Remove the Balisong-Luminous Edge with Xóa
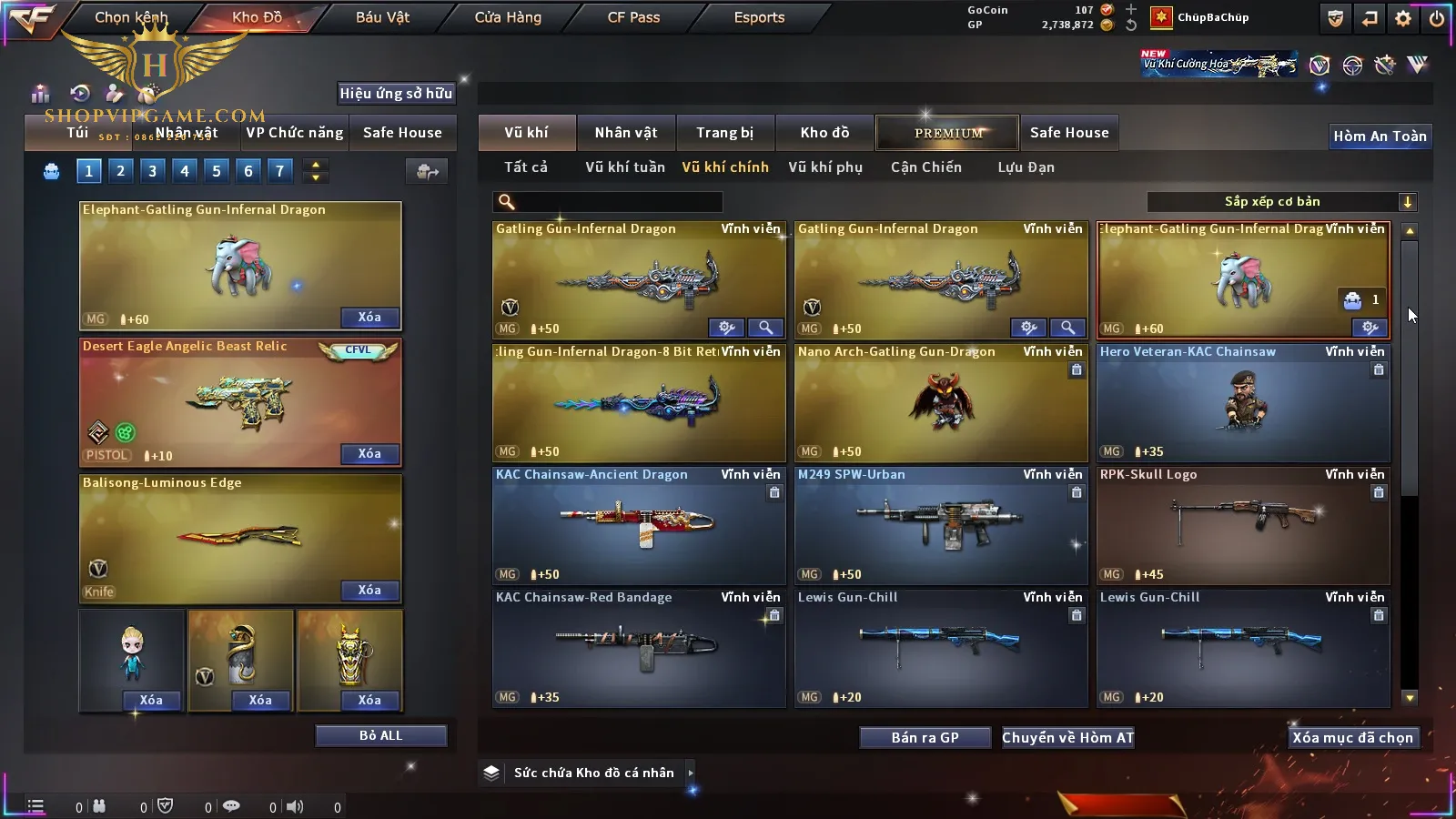 (x=369, y=591)
